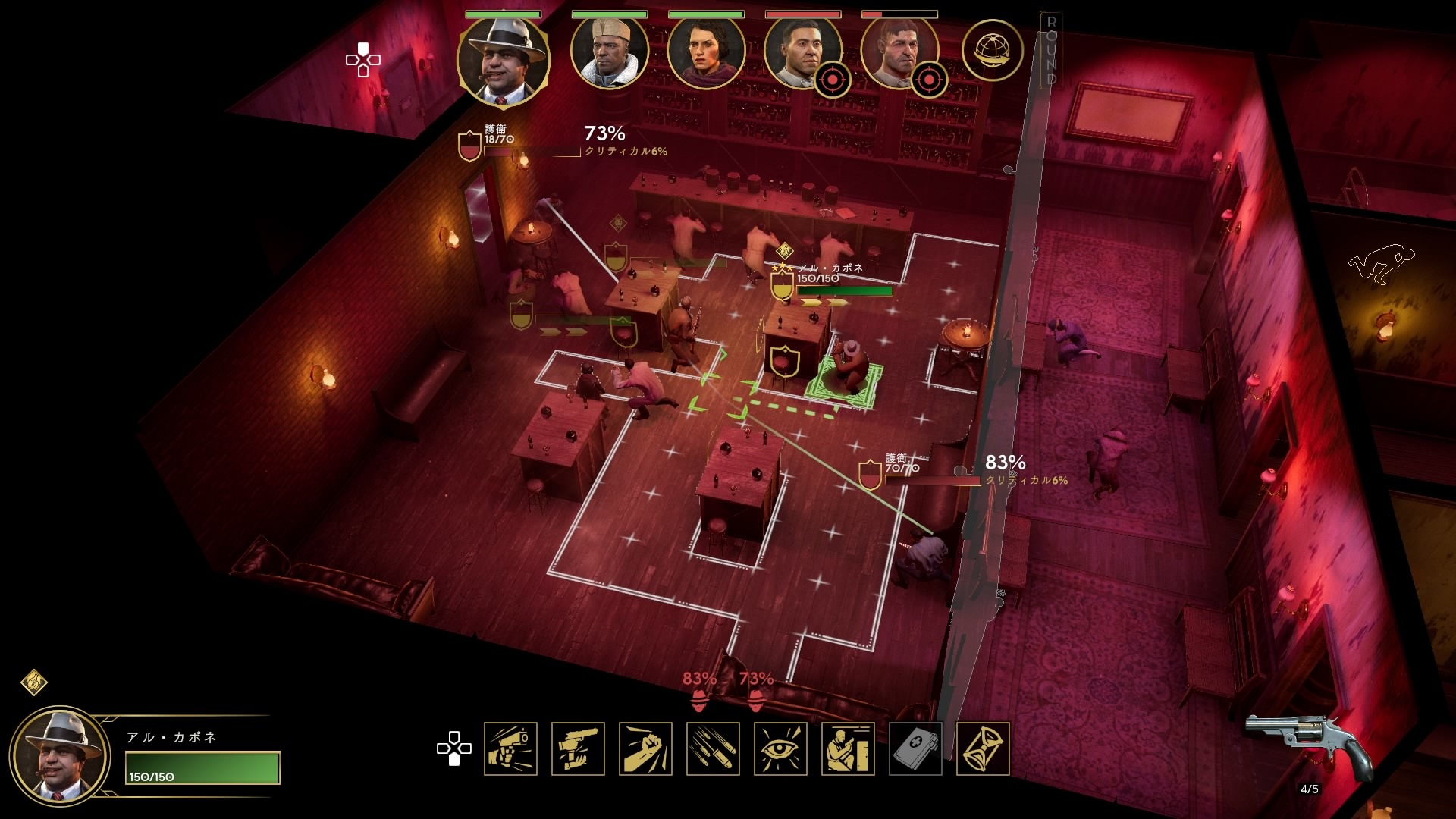
Task: Use the medkit heal item
Action: [x=915, y=748]
